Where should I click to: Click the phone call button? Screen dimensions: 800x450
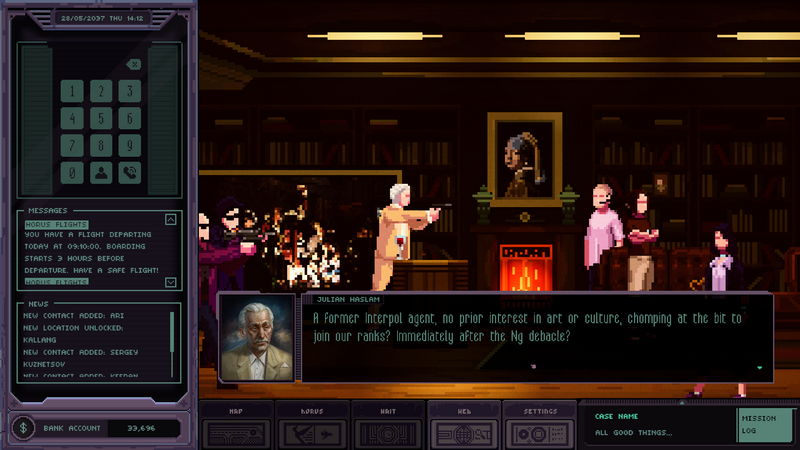point(129,172)
